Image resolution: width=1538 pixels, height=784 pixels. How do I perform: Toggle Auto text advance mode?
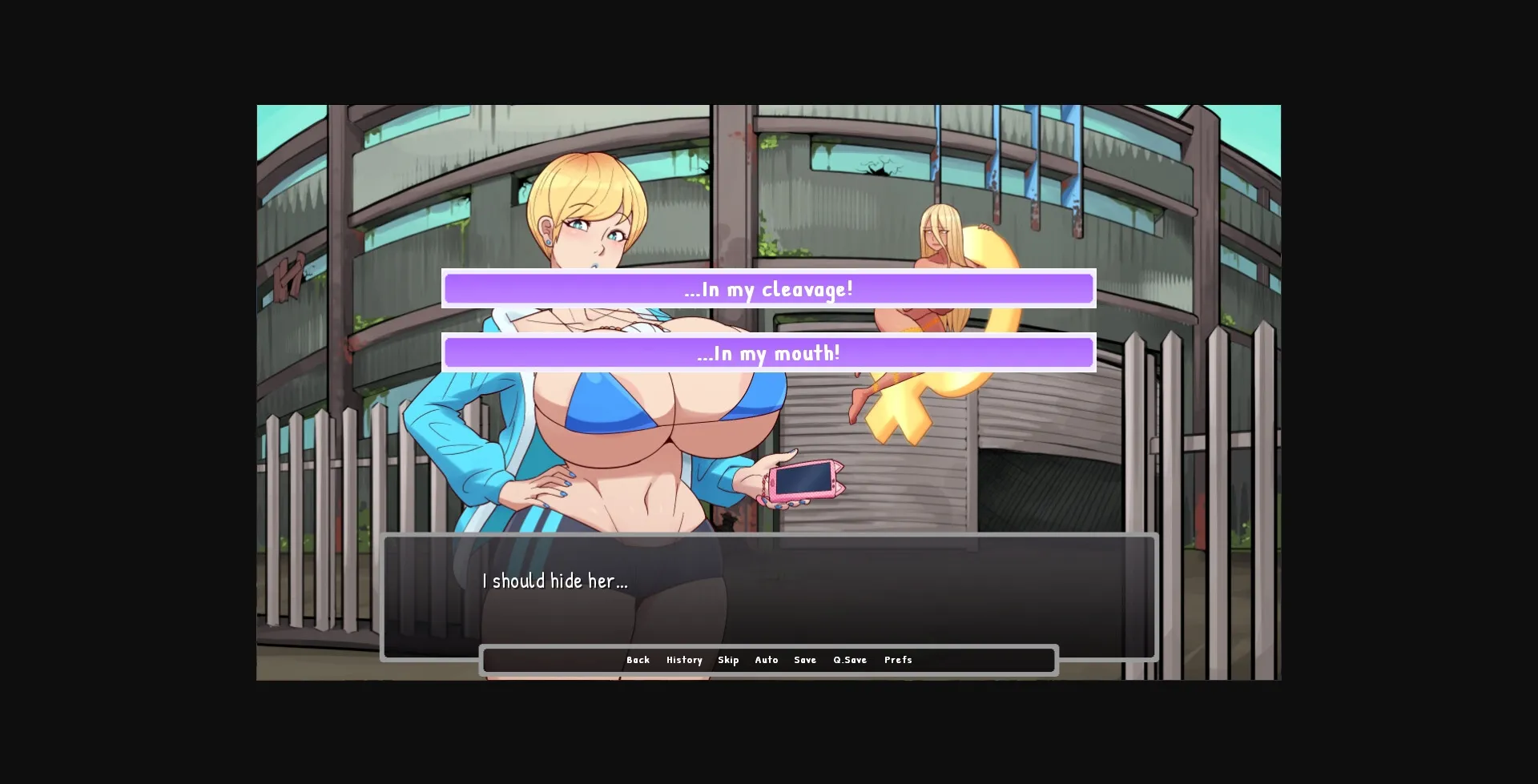click(x=767, y=660)
